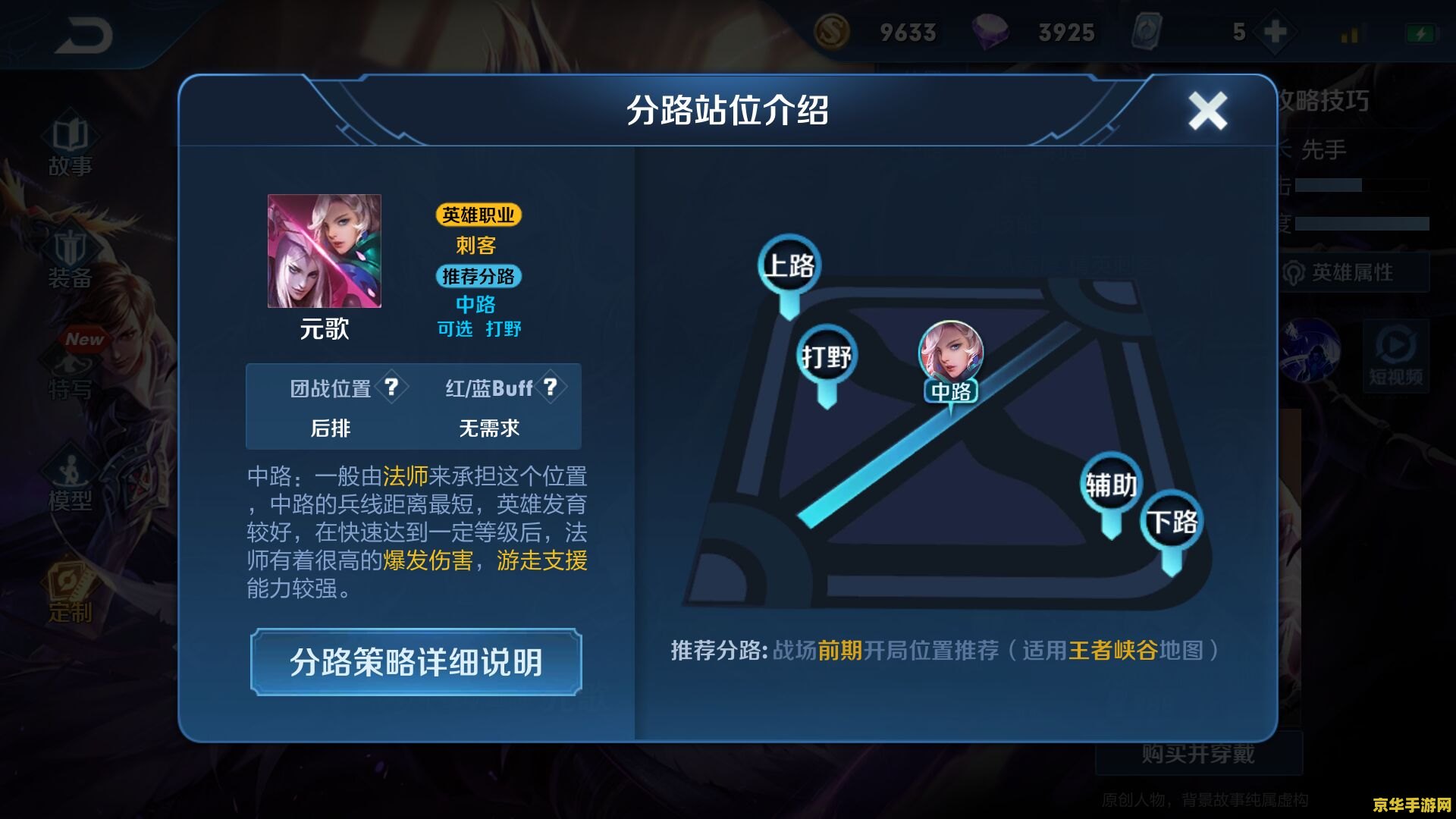Select 打野 as the optional lane
The height and width of the screenshot is (819, 1456).
pyautogui.click(x=502, y=329)
